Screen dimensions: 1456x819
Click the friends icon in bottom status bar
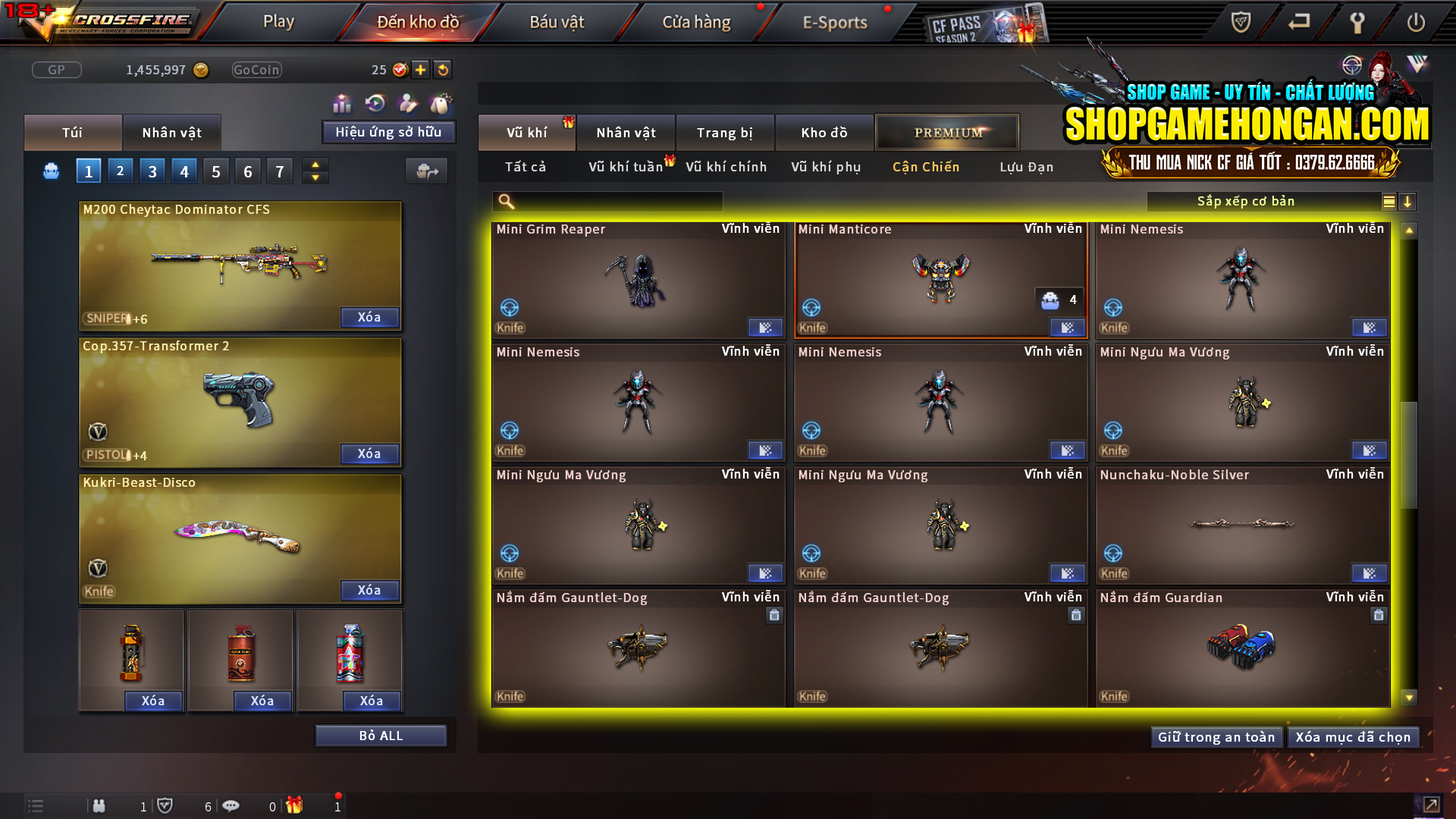(99, 806)
